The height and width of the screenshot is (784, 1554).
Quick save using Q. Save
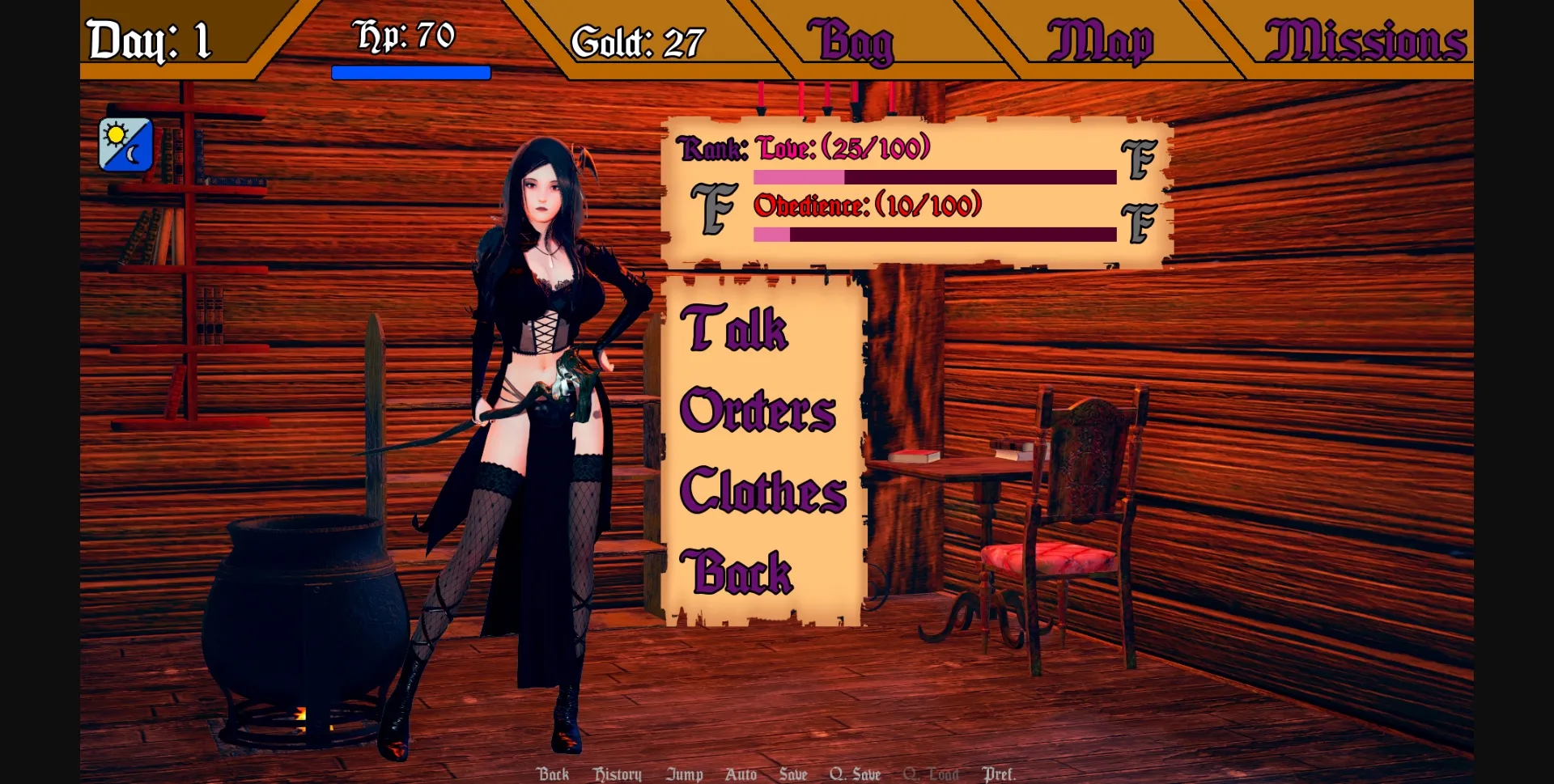(x=855, y=774)
